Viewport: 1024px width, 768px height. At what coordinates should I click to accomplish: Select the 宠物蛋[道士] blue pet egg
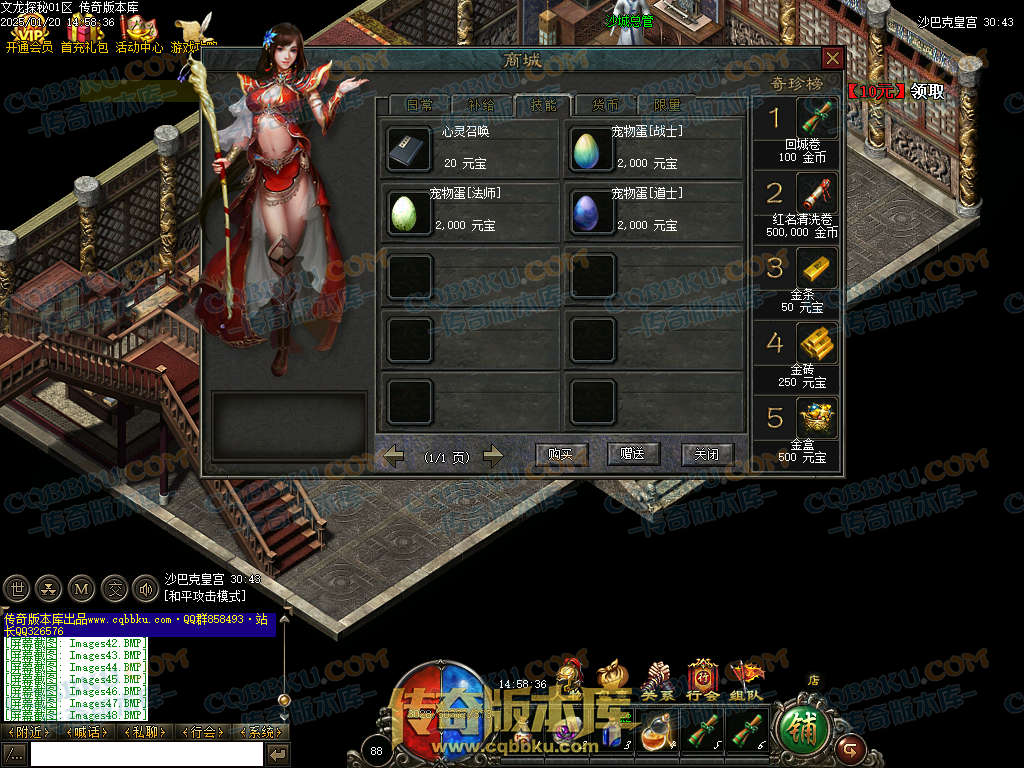[592, 212]
